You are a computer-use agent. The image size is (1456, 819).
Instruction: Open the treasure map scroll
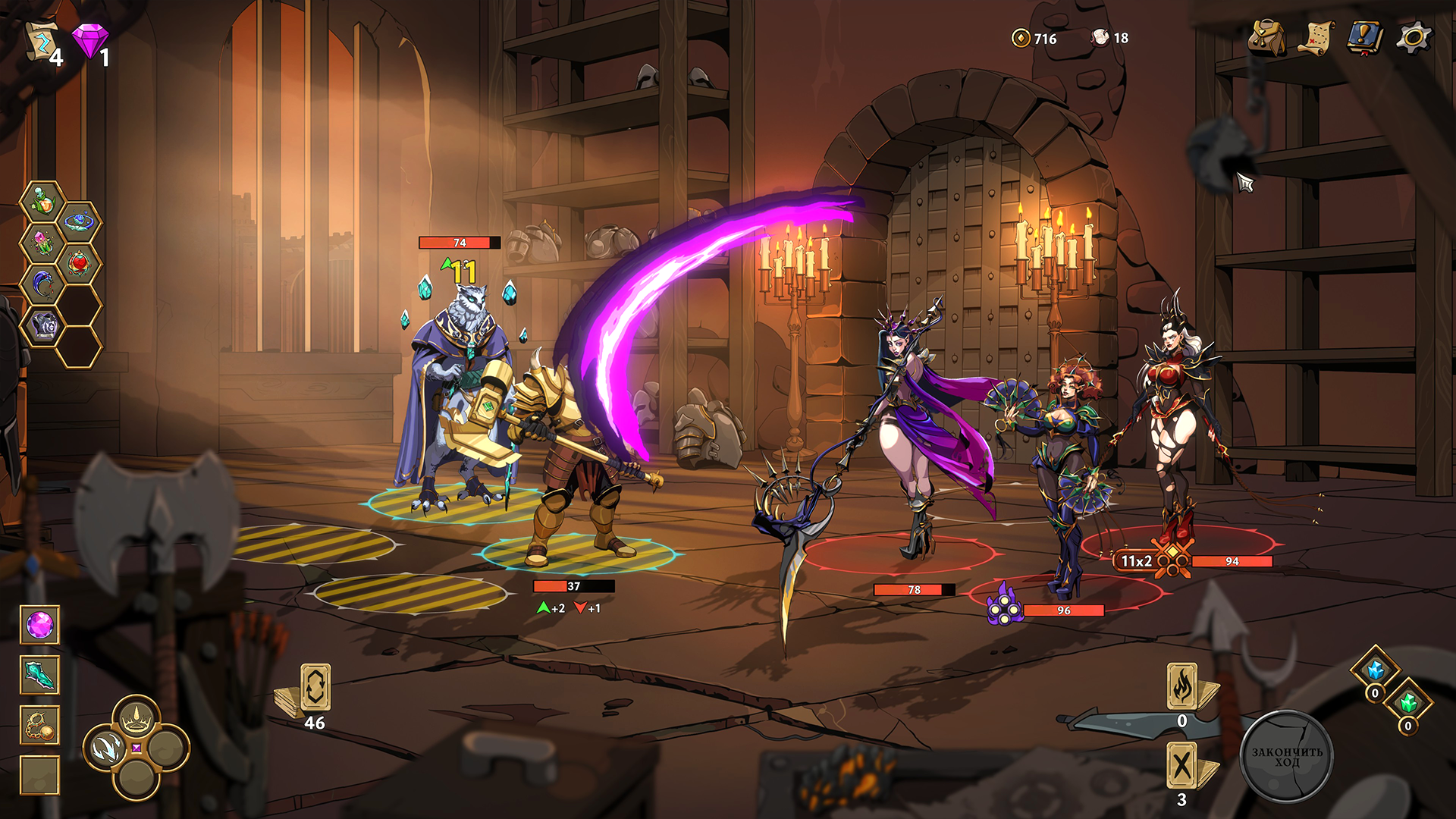pyautogui.click(x=1317, y=37)
